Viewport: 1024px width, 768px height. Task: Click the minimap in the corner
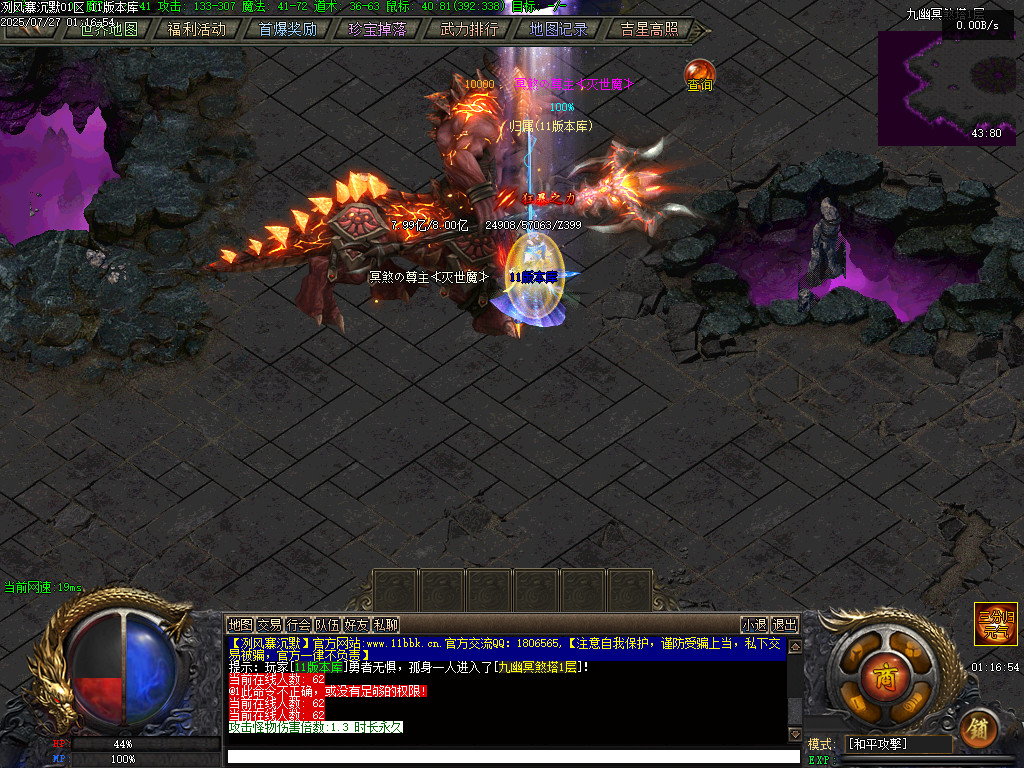pos(946,88)
